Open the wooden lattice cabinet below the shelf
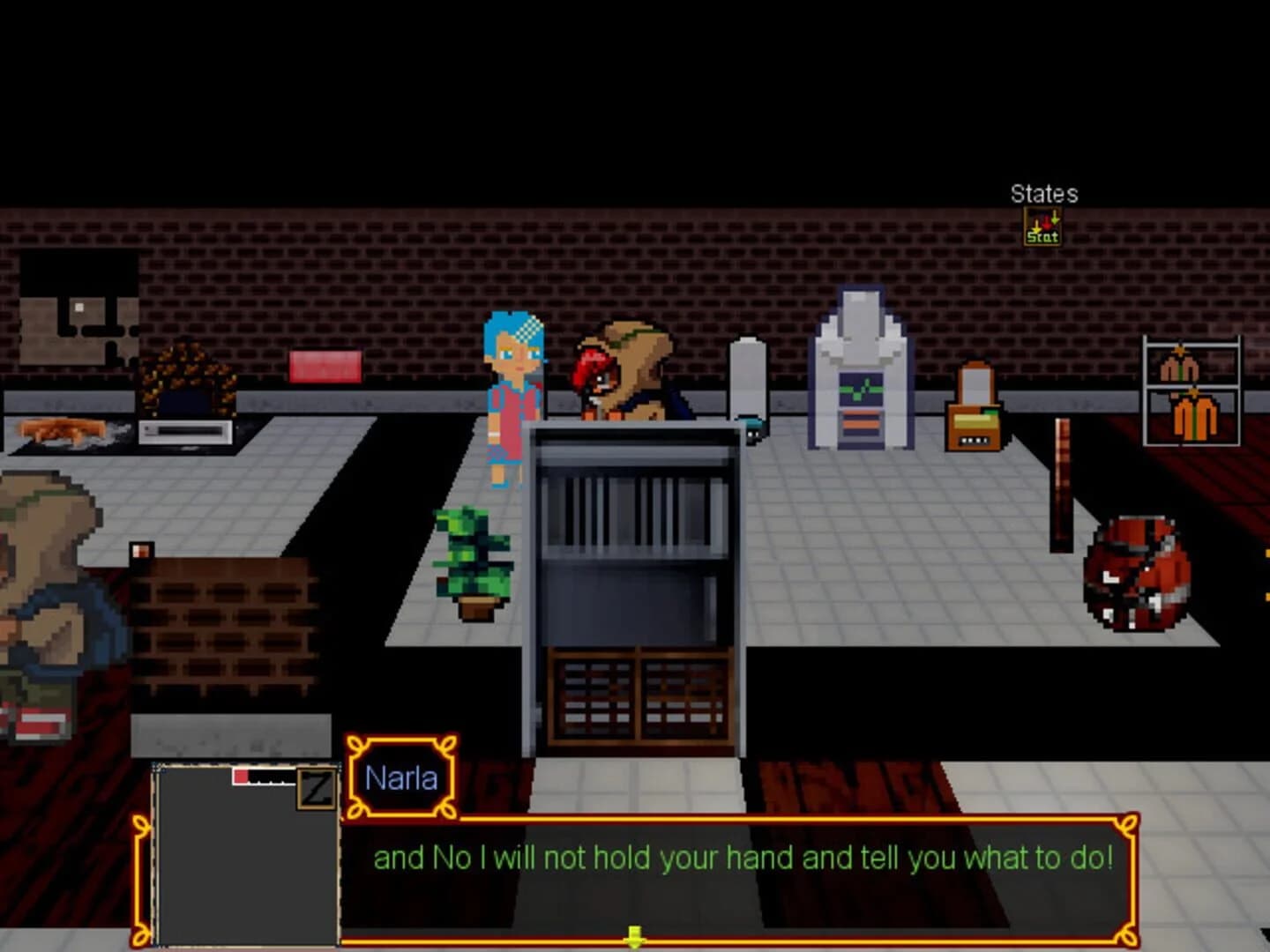This screenshot has height=952, width=1270. click(633, 696)
